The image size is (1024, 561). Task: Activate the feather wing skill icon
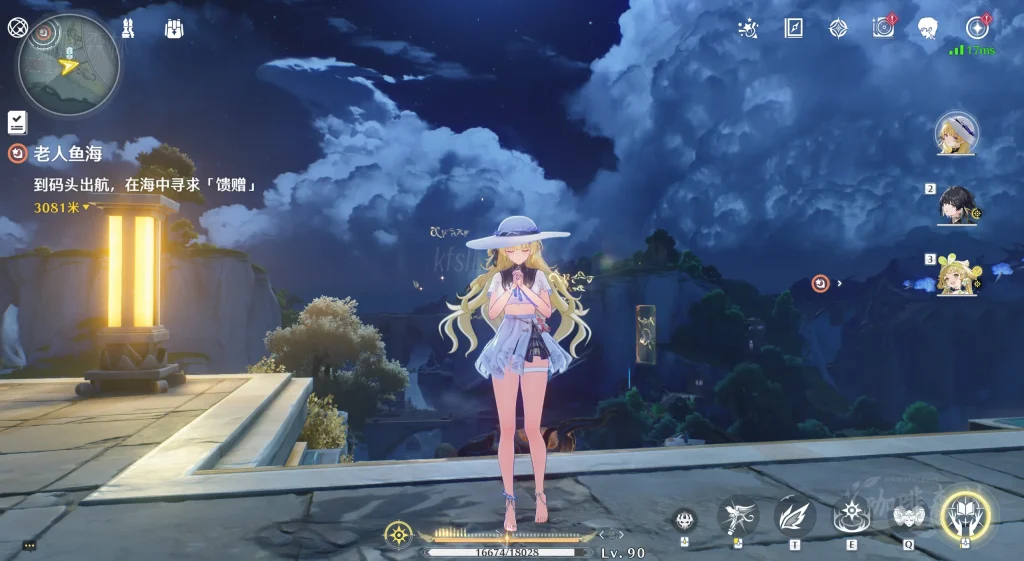click(x=795, y=516)
